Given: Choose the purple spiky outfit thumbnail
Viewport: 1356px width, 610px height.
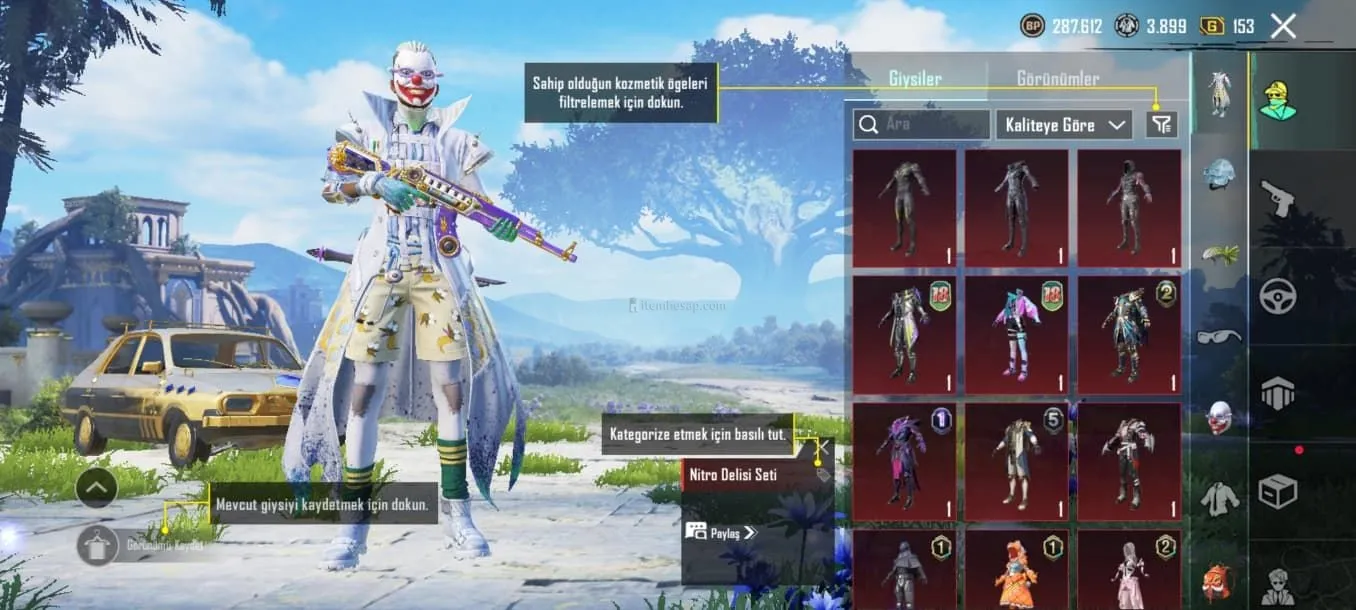Looking at the screenshot, I should click(904, 461).
